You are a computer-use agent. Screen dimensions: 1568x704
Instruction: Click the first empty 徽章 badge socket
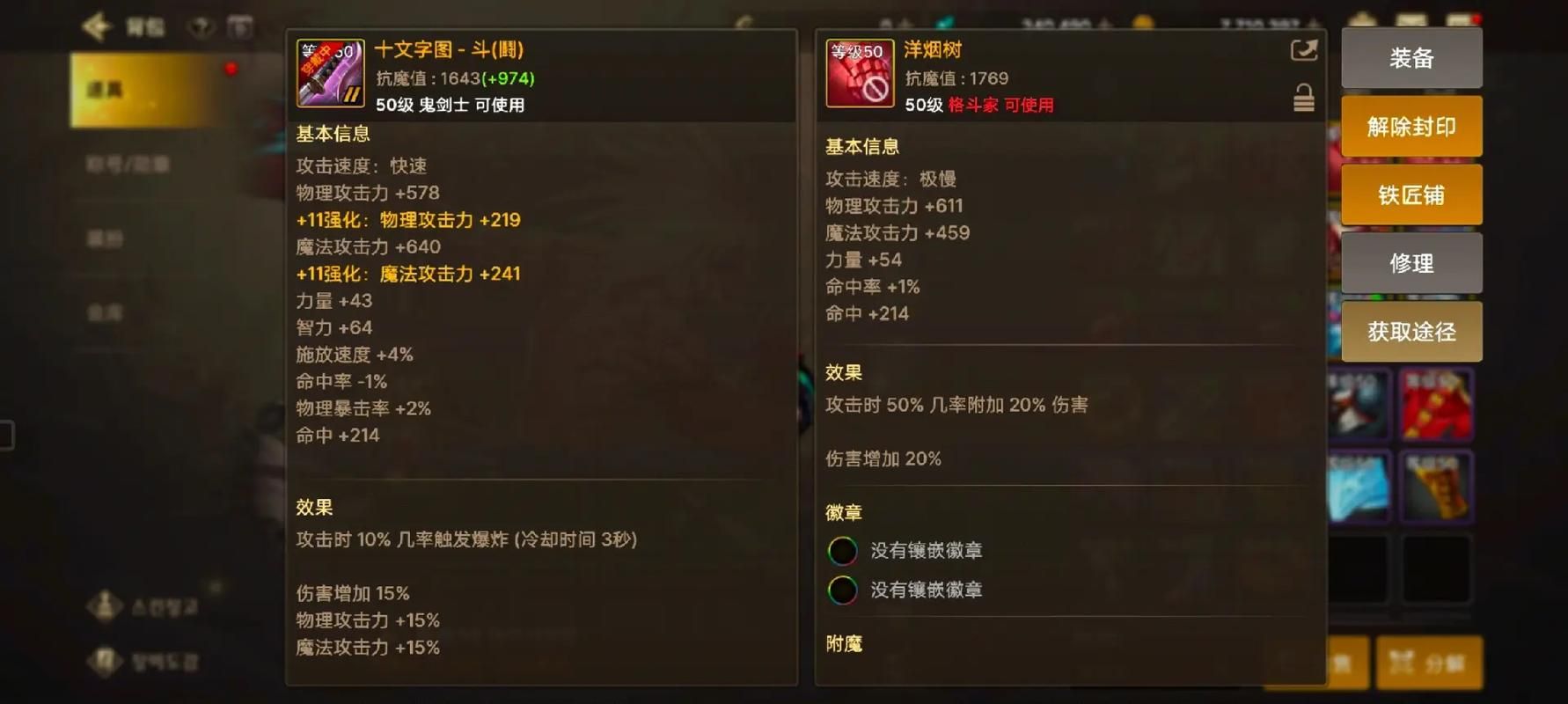[842, 550]
